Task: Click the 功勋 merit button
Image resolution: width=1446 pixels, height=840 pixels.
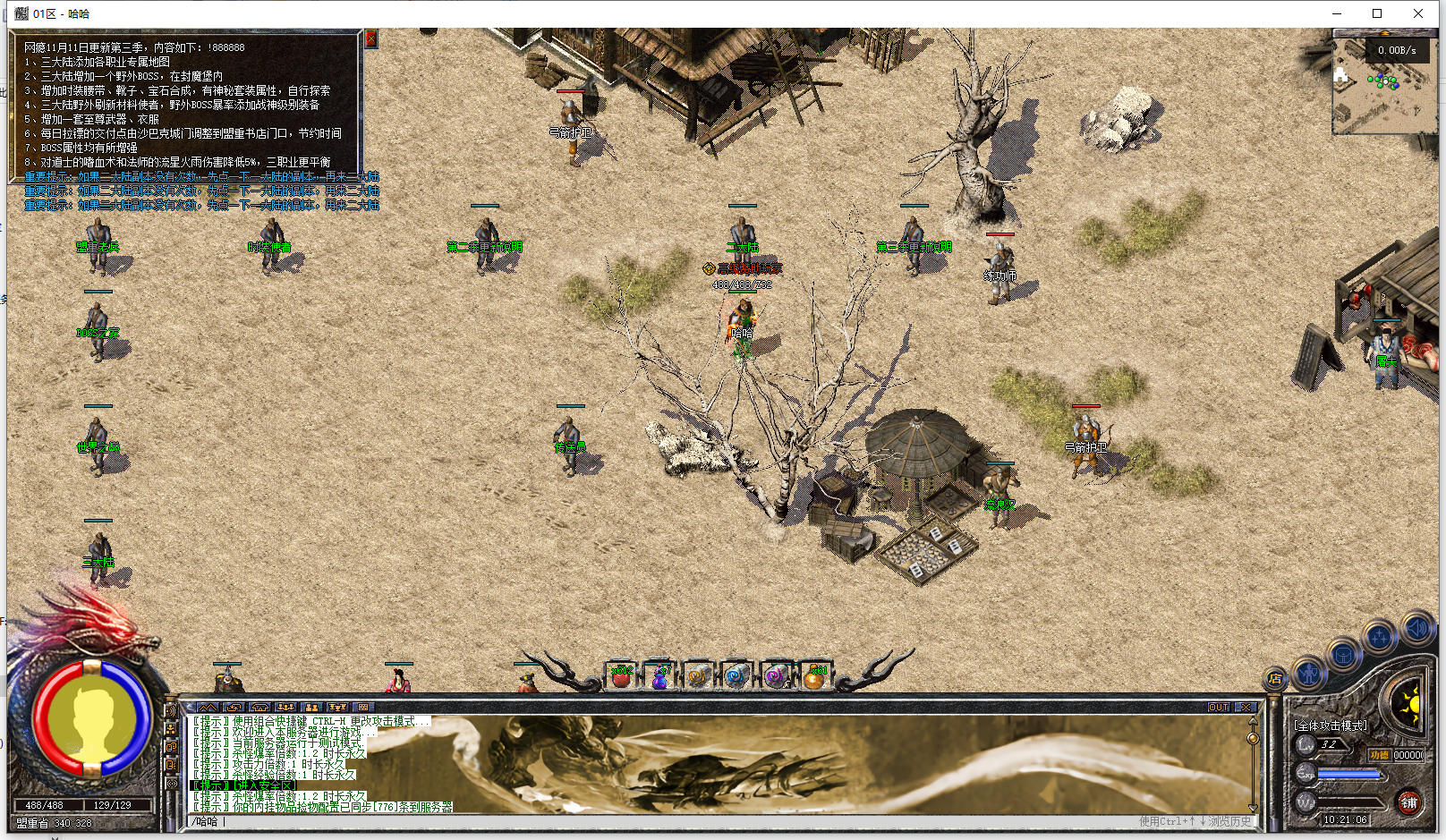Action: pyautogui.click(x=1379, y=755)
